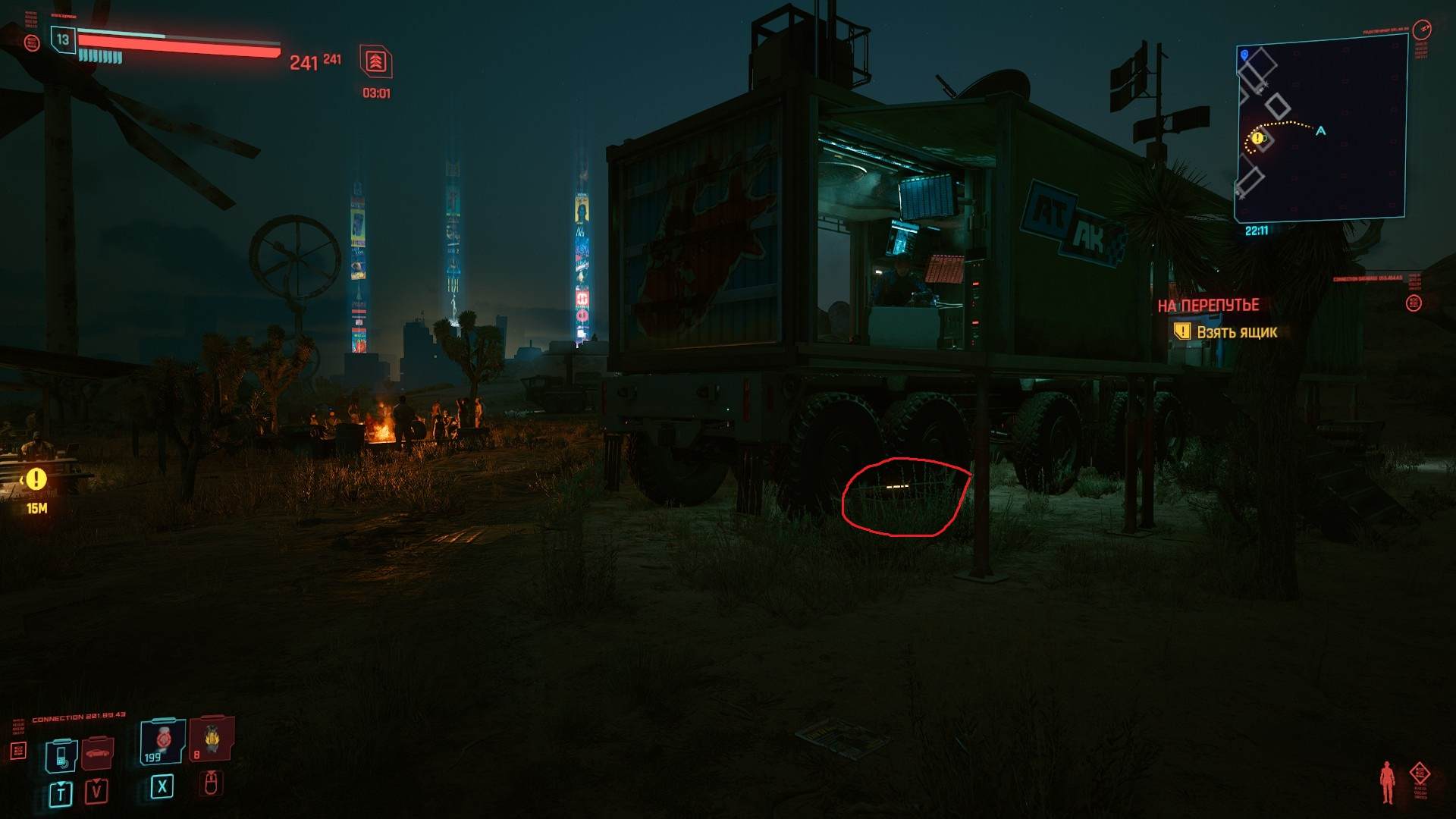The height and width of the screenshot is (819, 1456).
Task: Call vehicle with the car icon
Action: pos(97,753)
